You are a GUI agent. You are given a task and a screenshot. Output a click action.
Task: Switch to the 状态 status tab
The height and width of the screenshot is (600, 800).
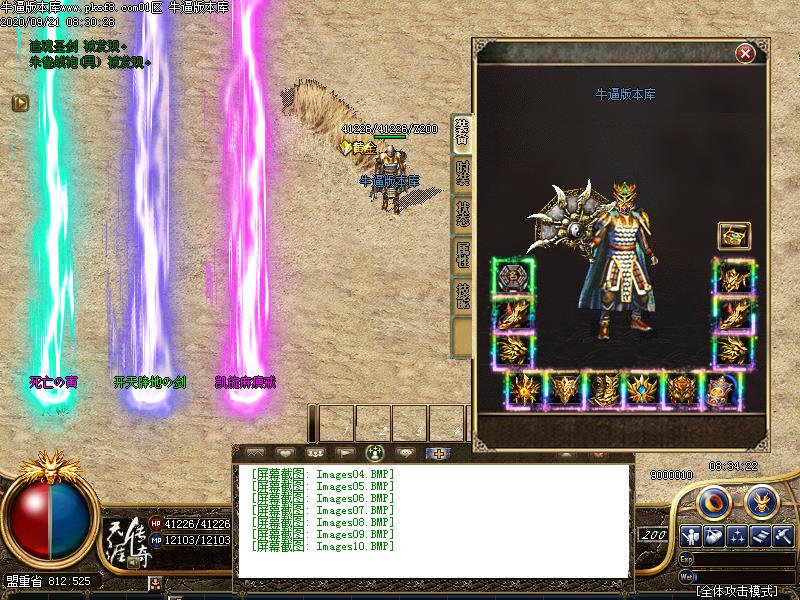tap(462, 214)
